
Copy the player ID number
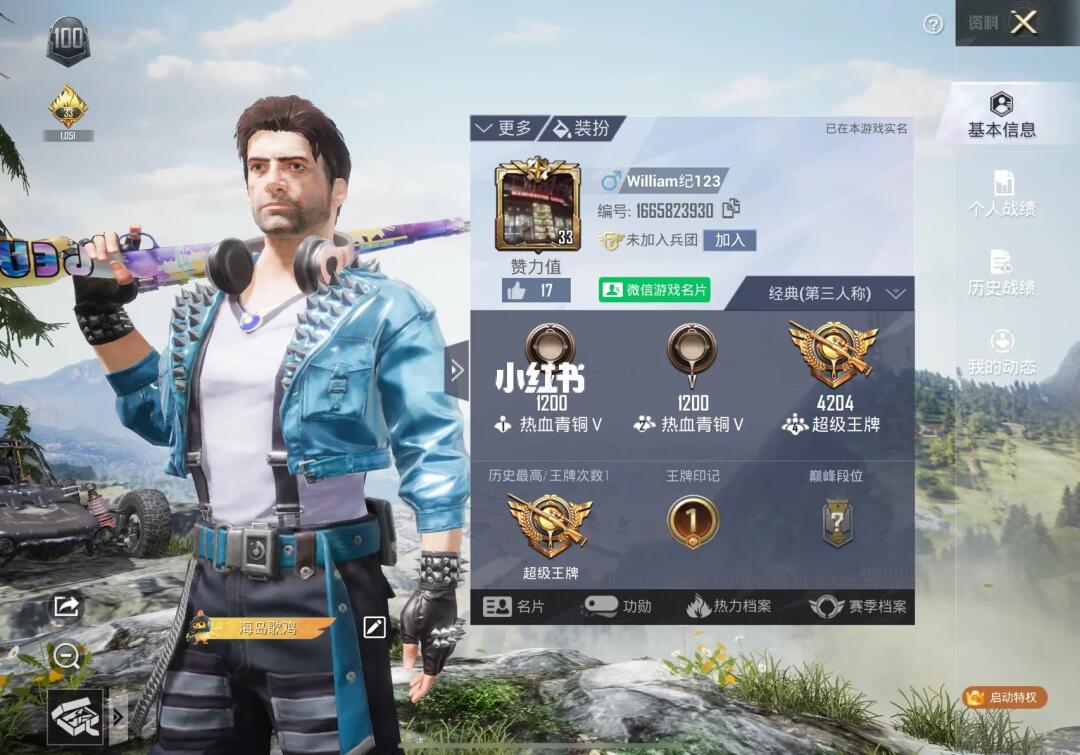[731, 208]
